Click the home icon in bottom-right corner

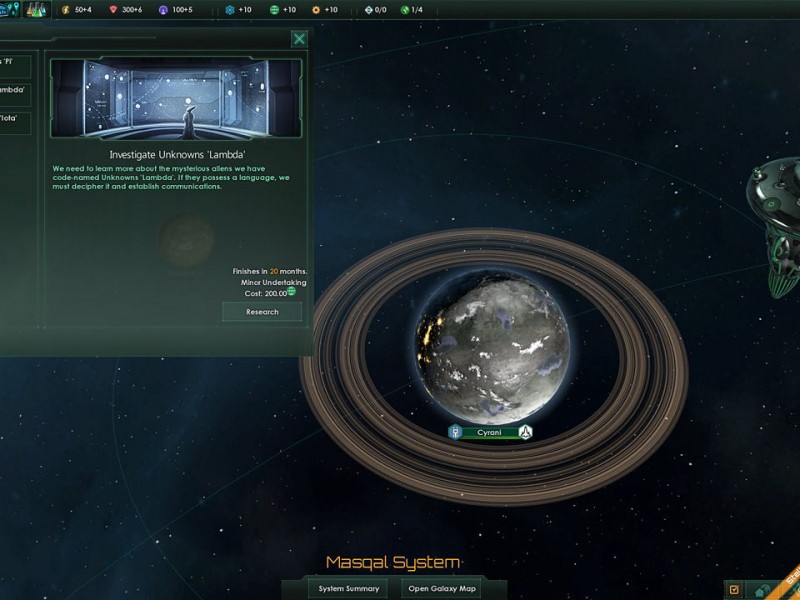764,590
